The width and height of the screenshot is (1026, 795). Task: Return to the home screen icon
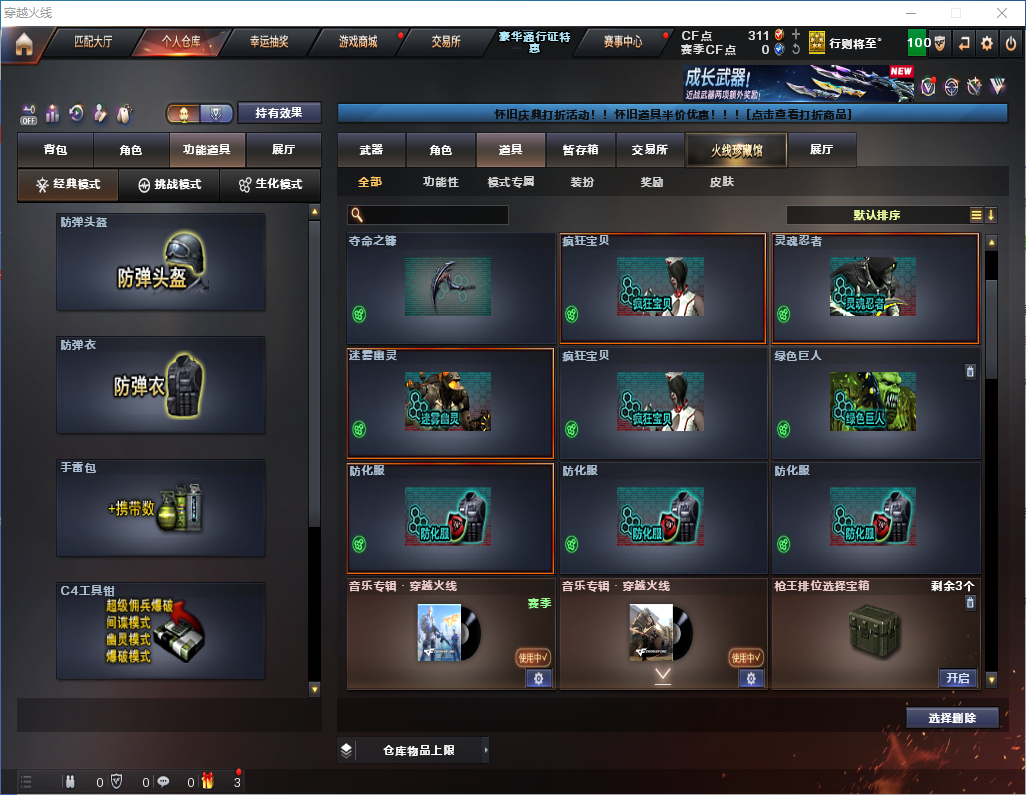(24, 44)
